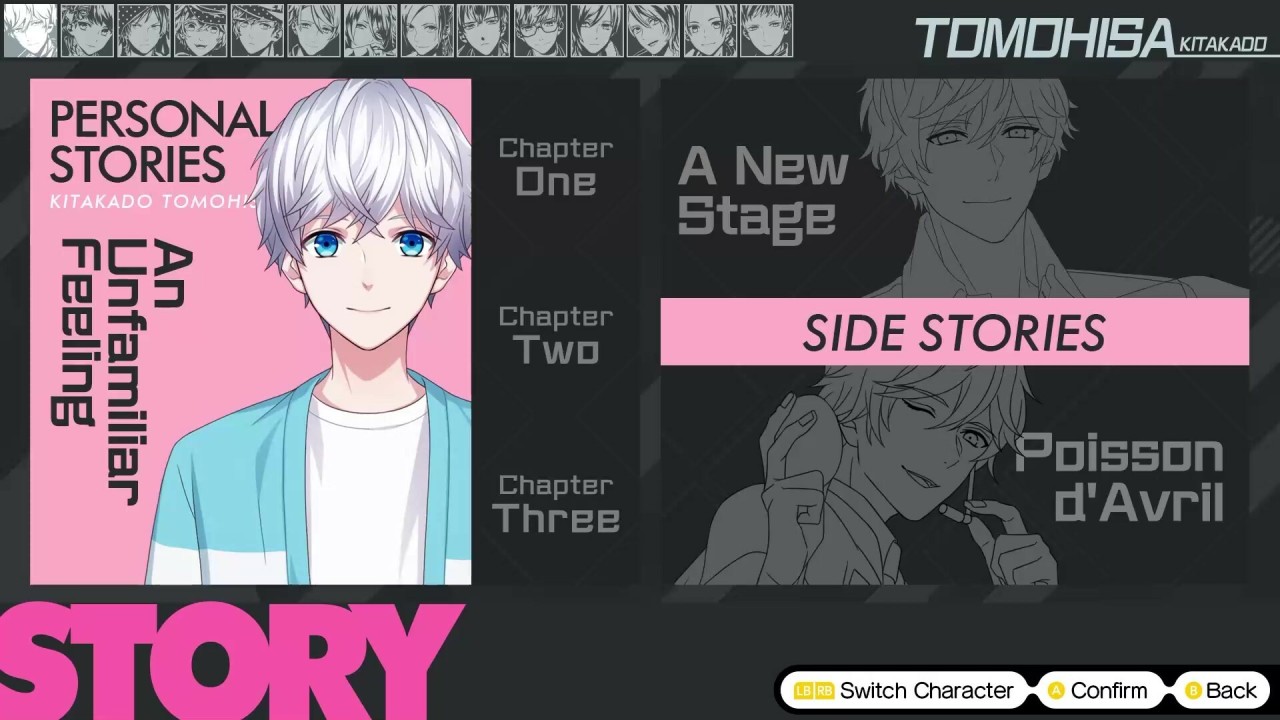Select the second character portrait in the row
Viewport: 1280px width, 720px height.
87,31
